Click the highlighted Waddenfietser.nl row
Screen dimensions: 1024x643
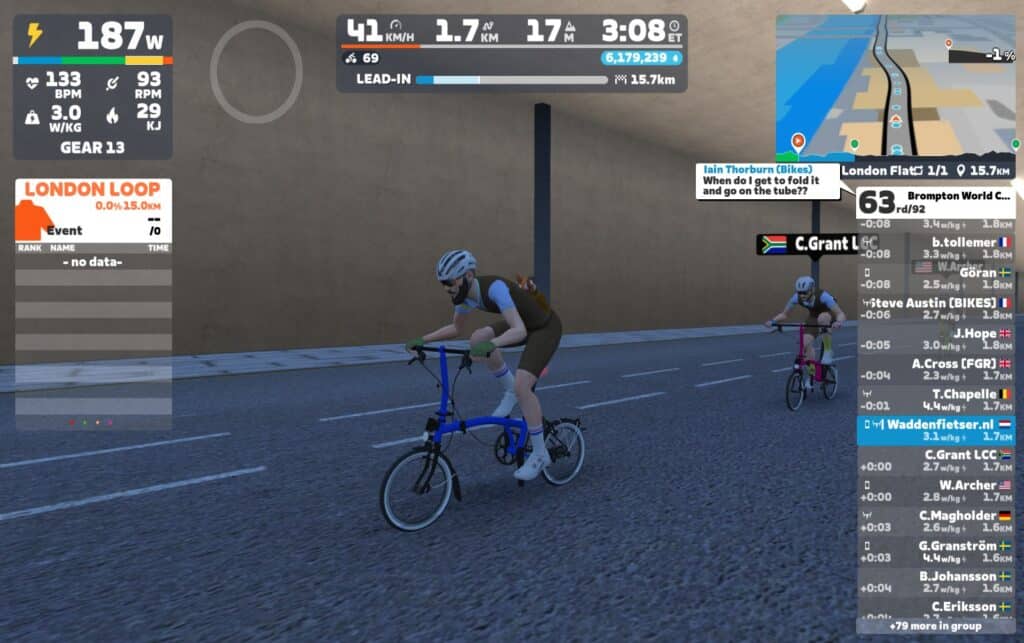[x=936, y=430]
